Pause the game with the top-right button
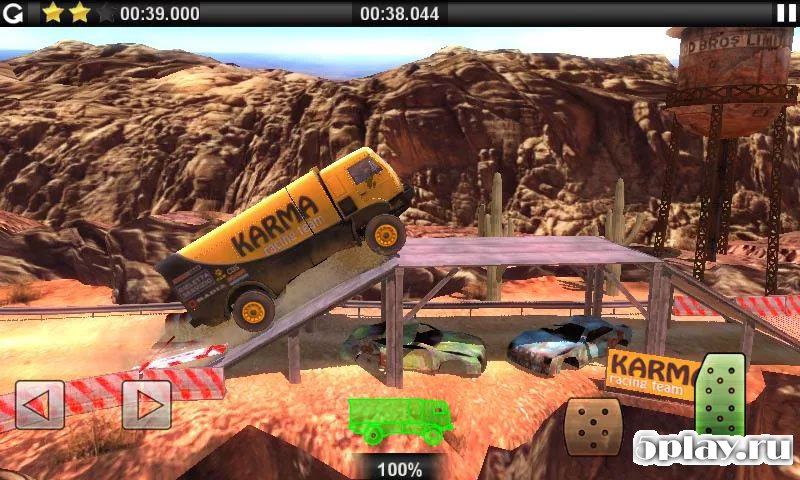The height and width of the screenshot is (480, 800). click(786, 12)
